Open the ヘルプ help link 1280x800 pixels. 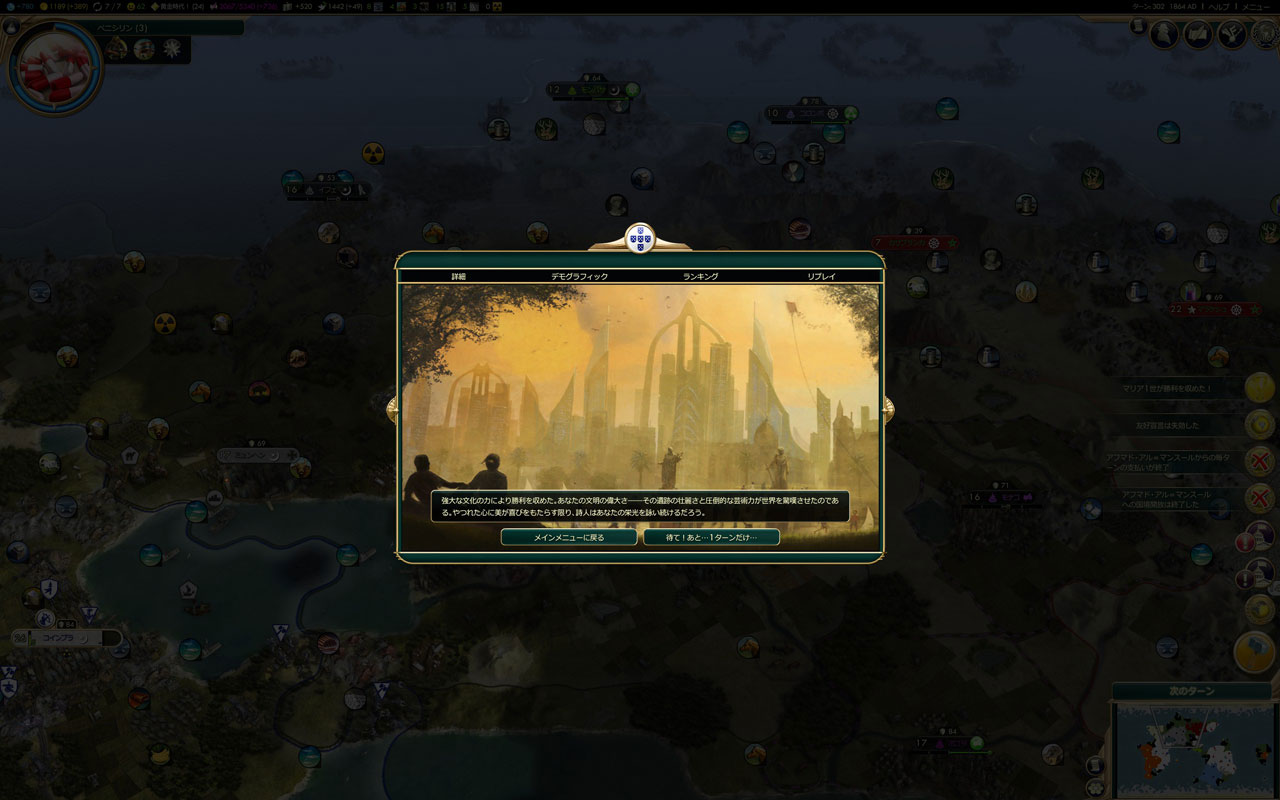pyautogui.click(x=1219, y=6)
